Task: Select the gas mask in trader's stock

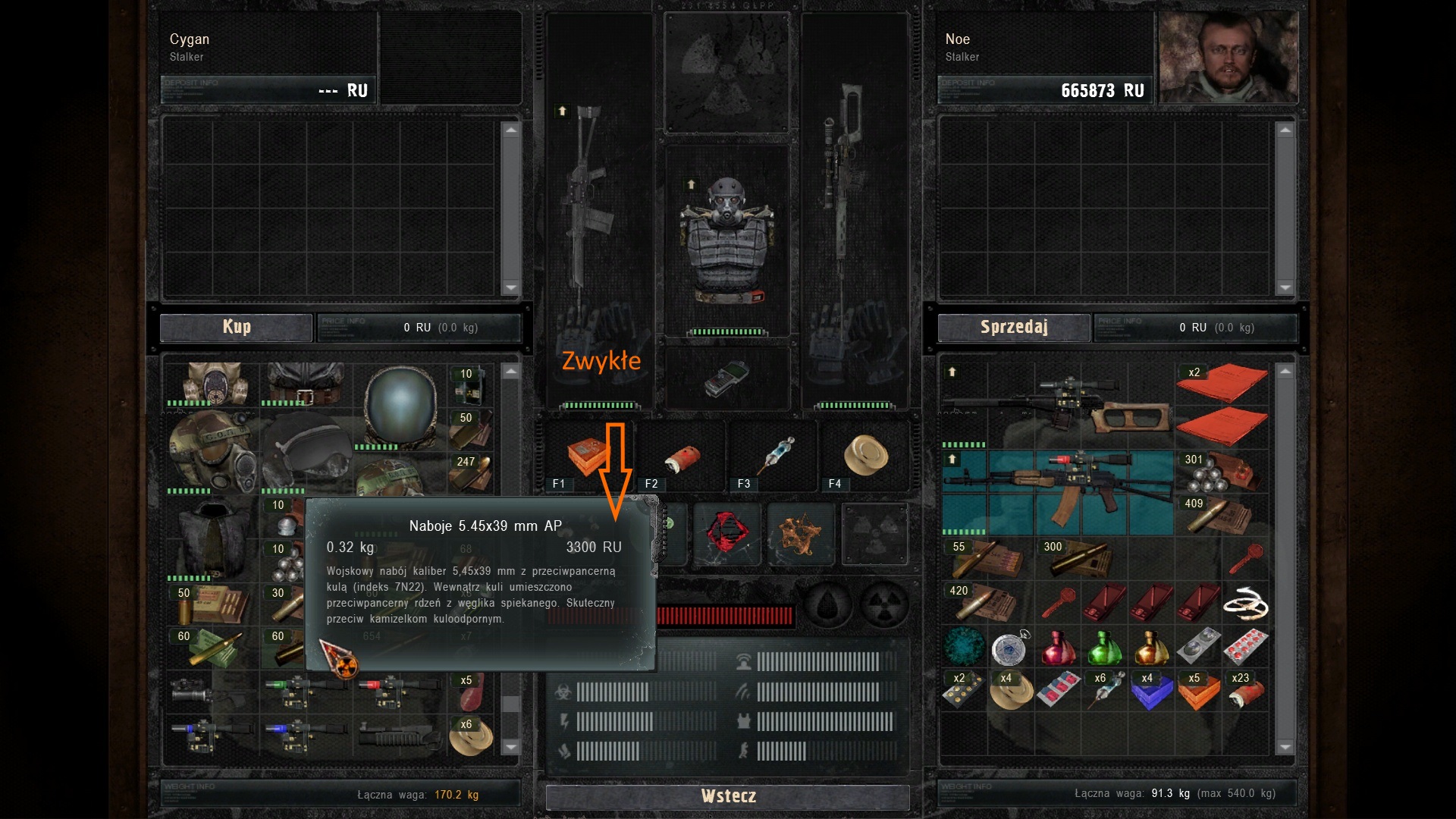Action: click(211, 384)
